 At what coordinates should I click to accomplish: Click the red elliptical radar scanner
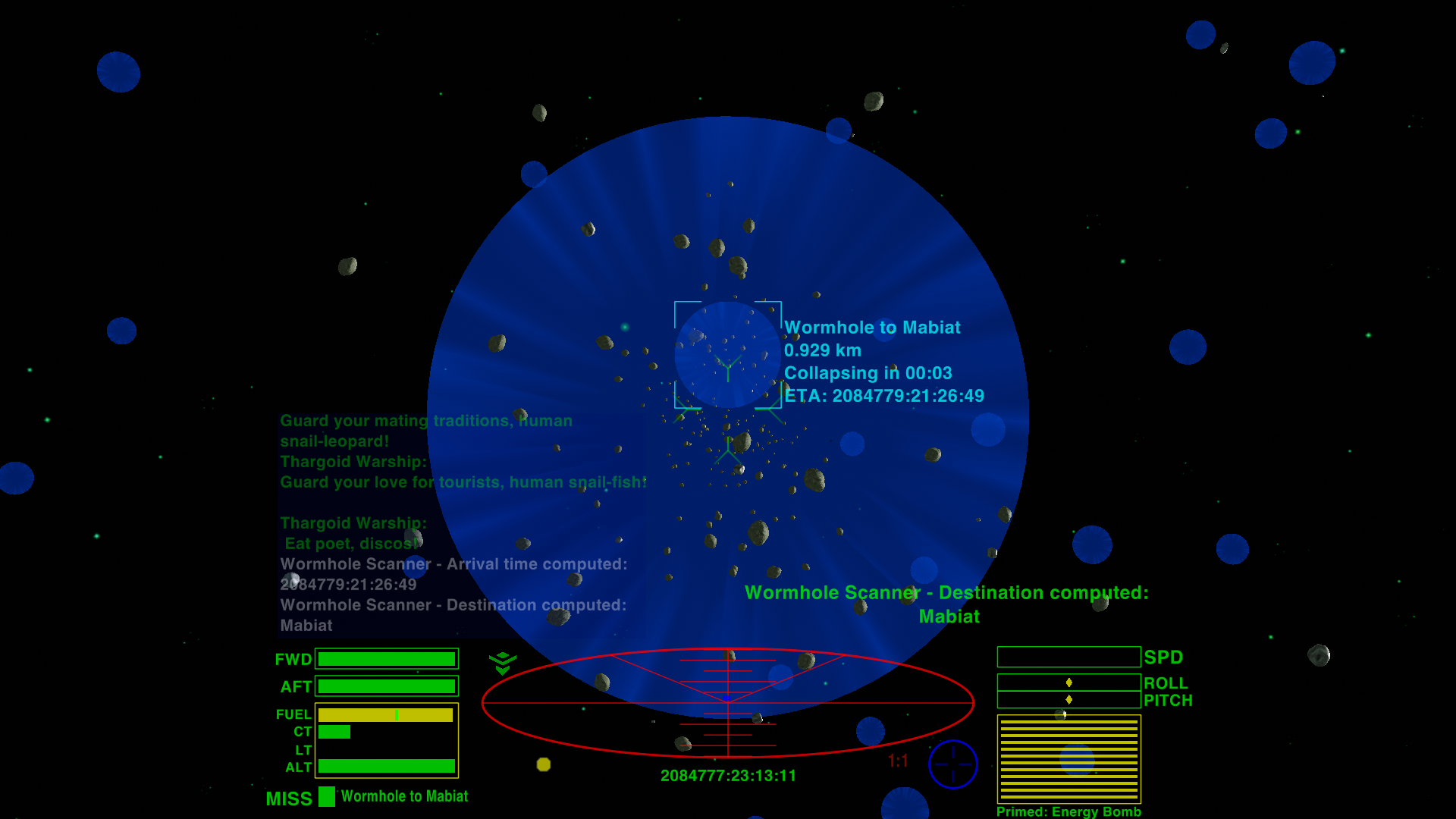click(727, 702)
